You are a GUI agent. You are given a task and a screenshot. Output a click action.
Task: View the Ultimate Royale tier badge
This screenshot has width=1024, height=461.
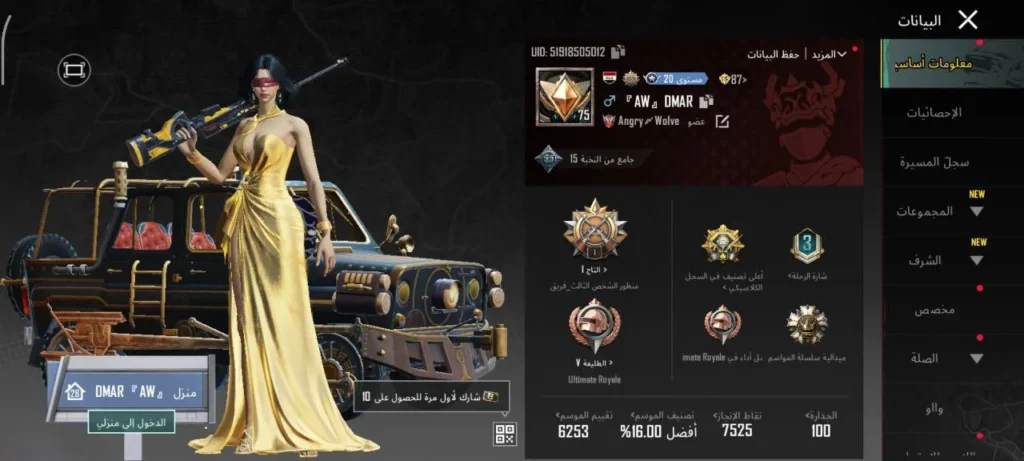[x=594, y=328]
